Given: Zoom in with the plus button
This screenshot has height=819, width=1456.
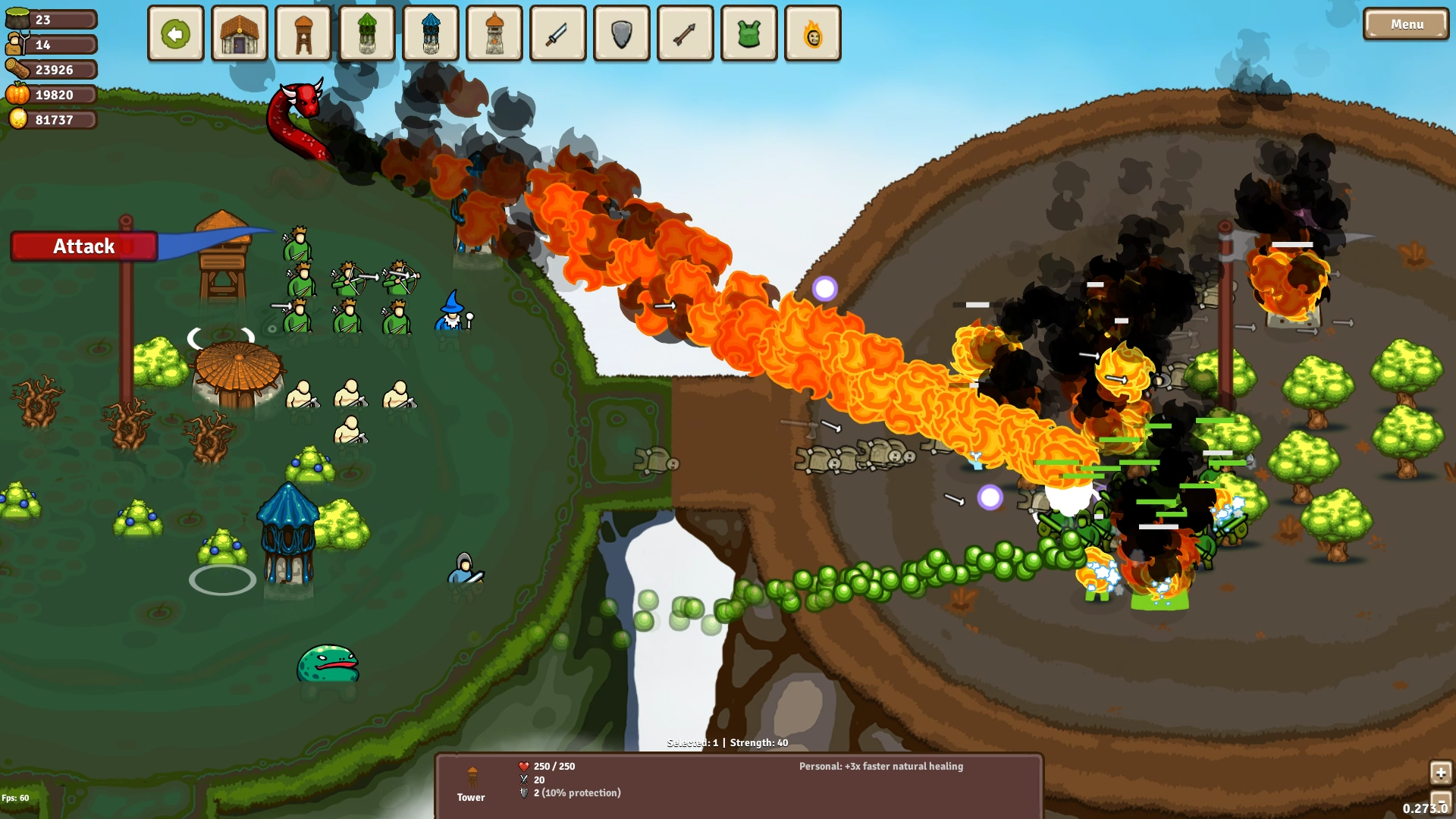Looking at the screenshot, I should (1440, 773).
